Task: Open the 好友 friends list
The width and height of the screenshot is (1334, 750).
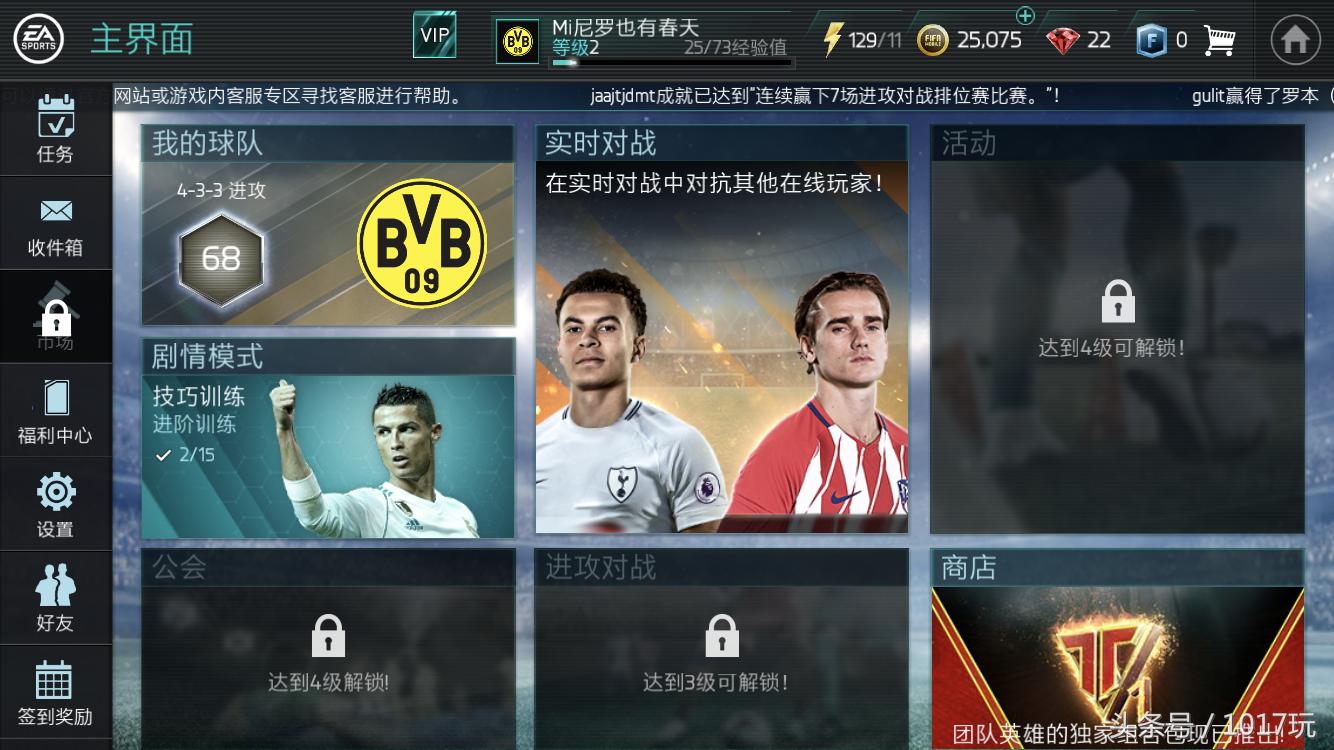Action: pyautogui.click(x=55, y=595)
